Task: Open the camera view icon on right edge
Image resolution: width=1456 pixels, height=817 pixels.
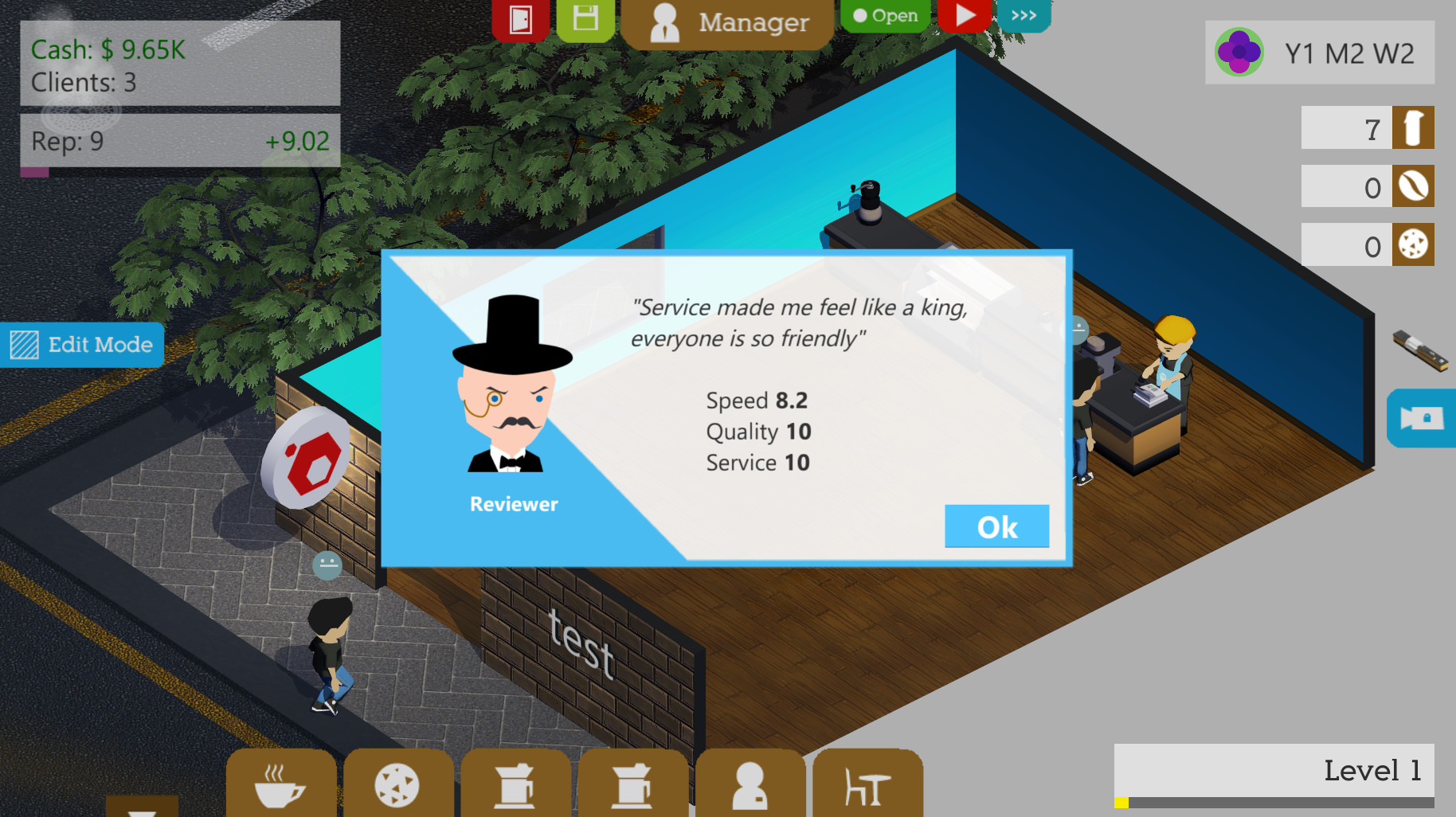Action: tap(1426, 419)
